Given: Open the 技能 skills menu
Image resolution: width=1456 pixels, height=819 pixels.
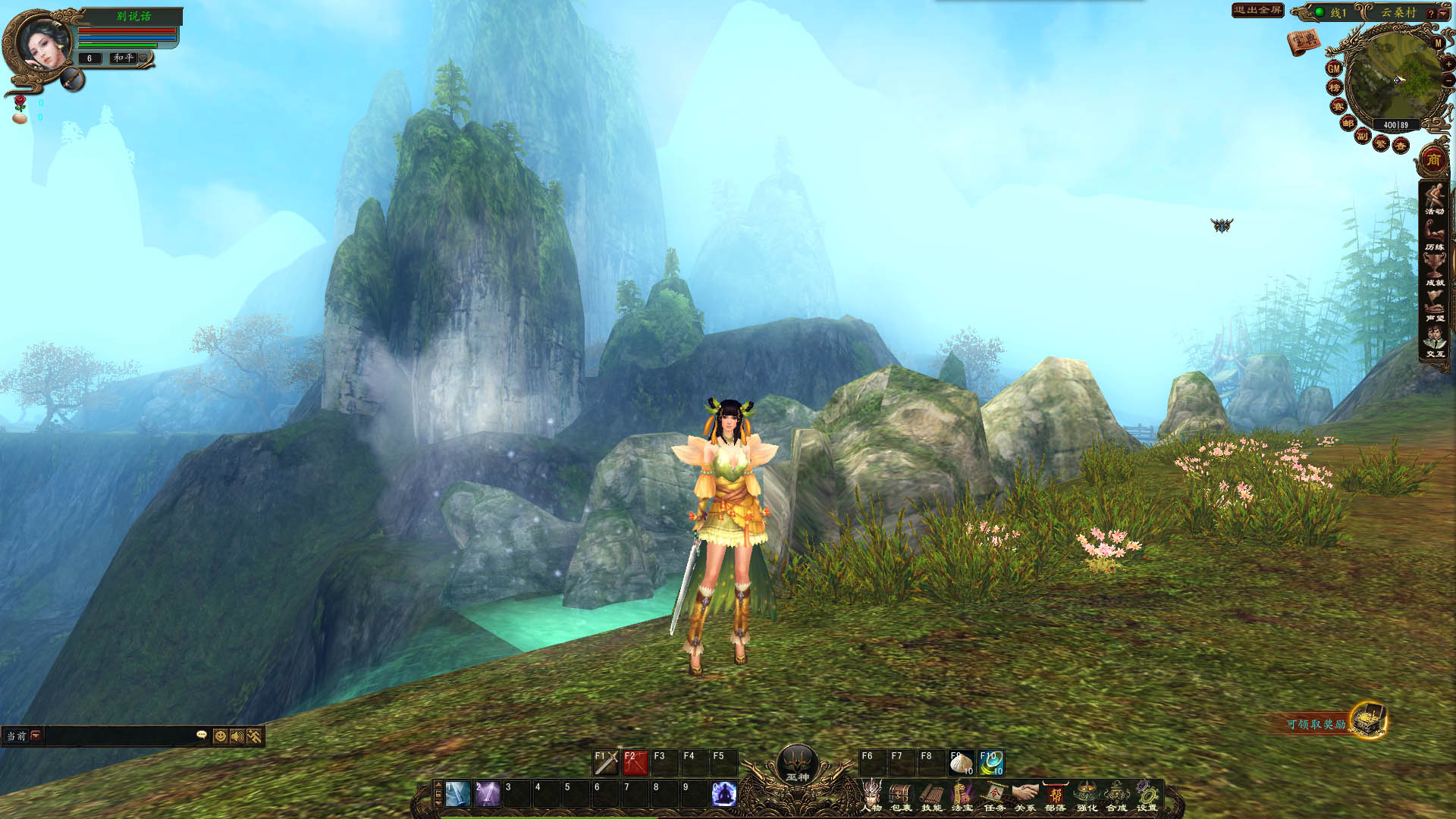Looking at the screenshot, I should (931, 796).
